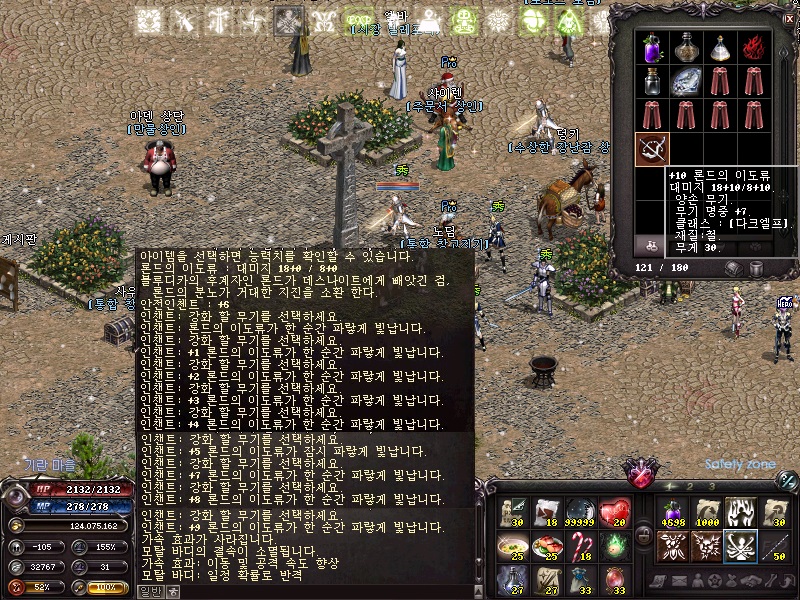Use the meat plate hotbar item
Viewport: 800px width, 600px height.
point(548,547)
